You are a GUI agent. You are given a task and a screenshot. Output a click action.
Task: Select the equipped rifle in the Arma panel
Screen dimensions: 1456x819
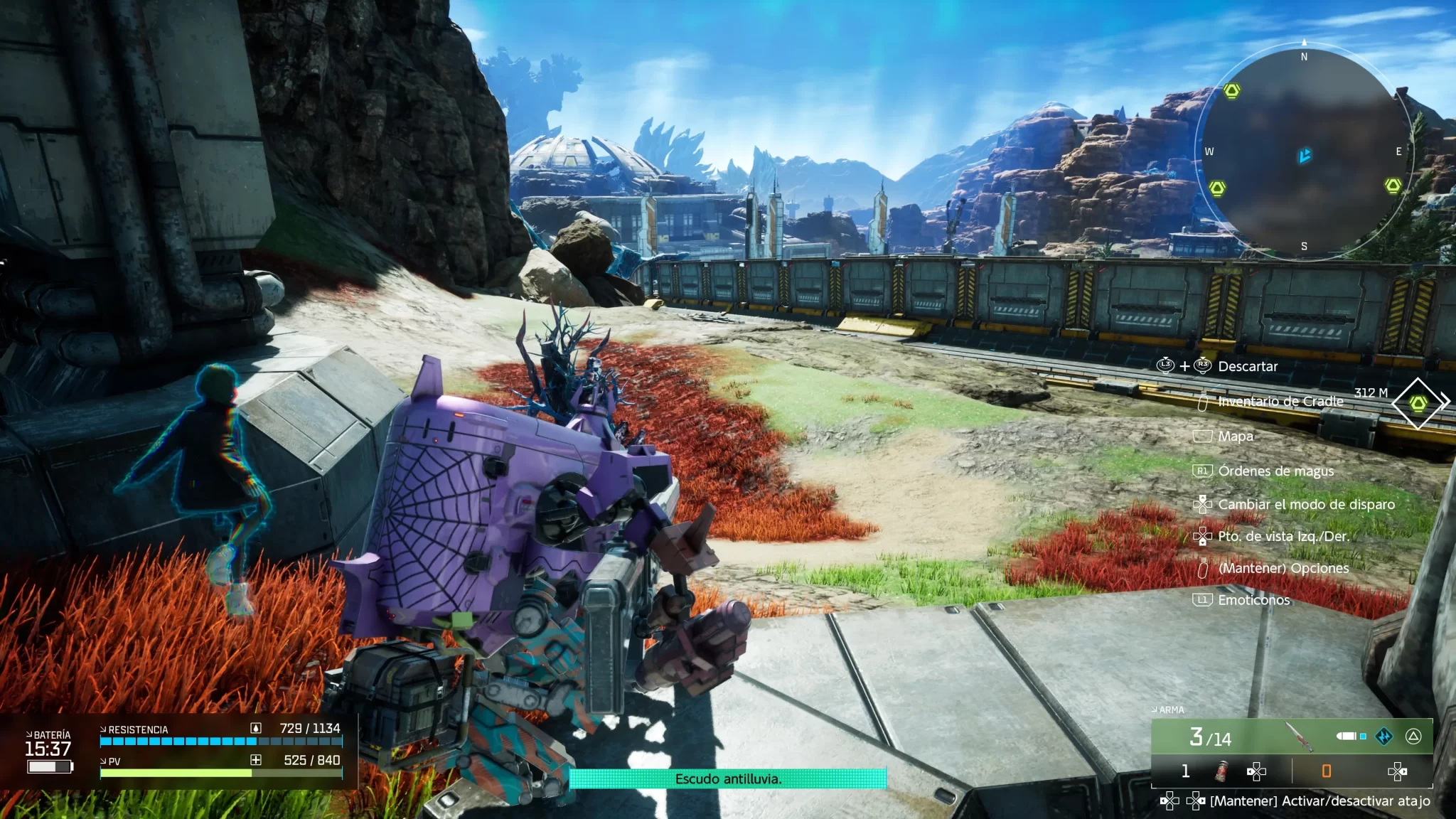1300,737
